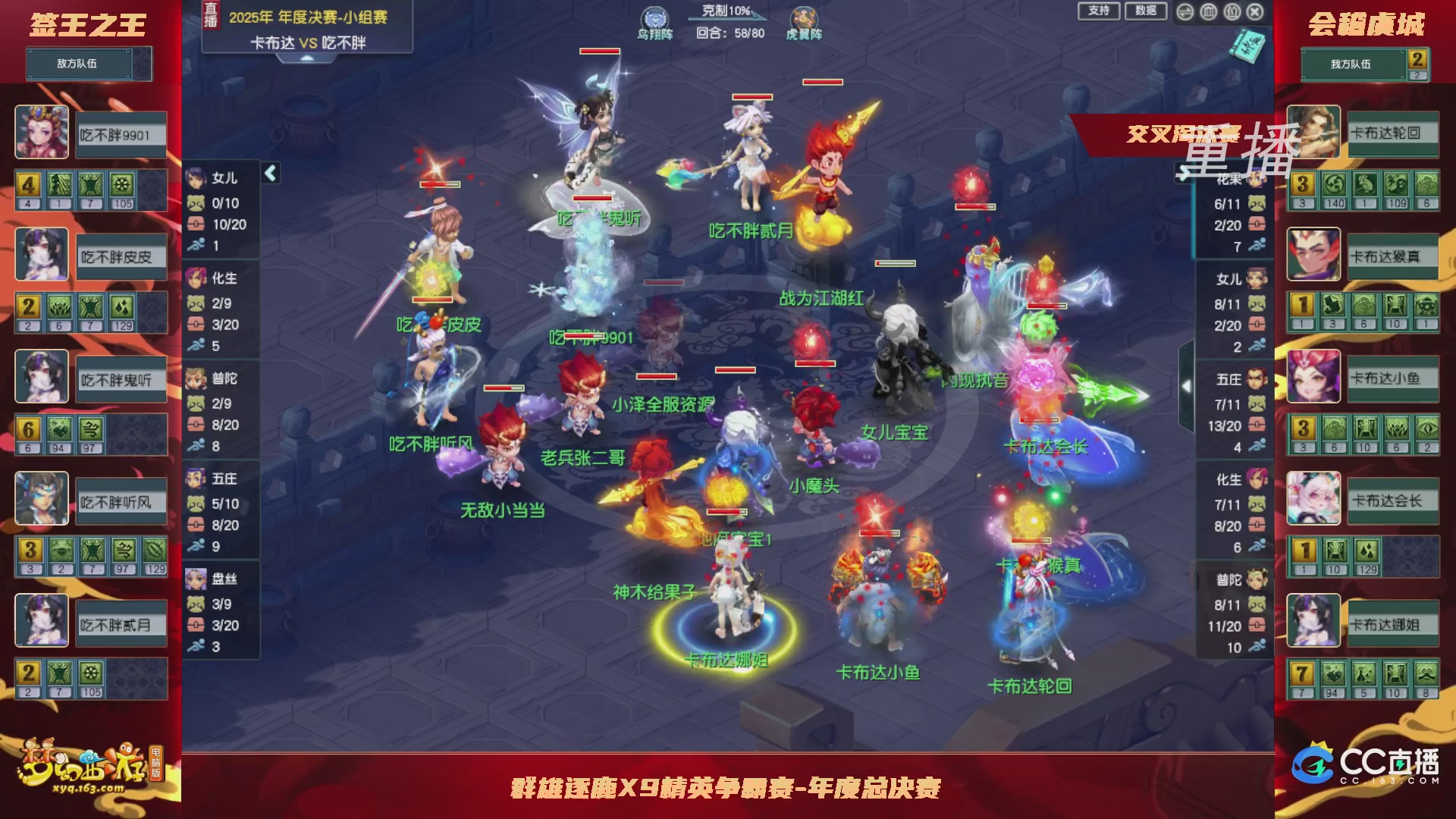Select the 鸟翔阵 formation icon
Screen dimensions: 1456x819
click(654, 17)
